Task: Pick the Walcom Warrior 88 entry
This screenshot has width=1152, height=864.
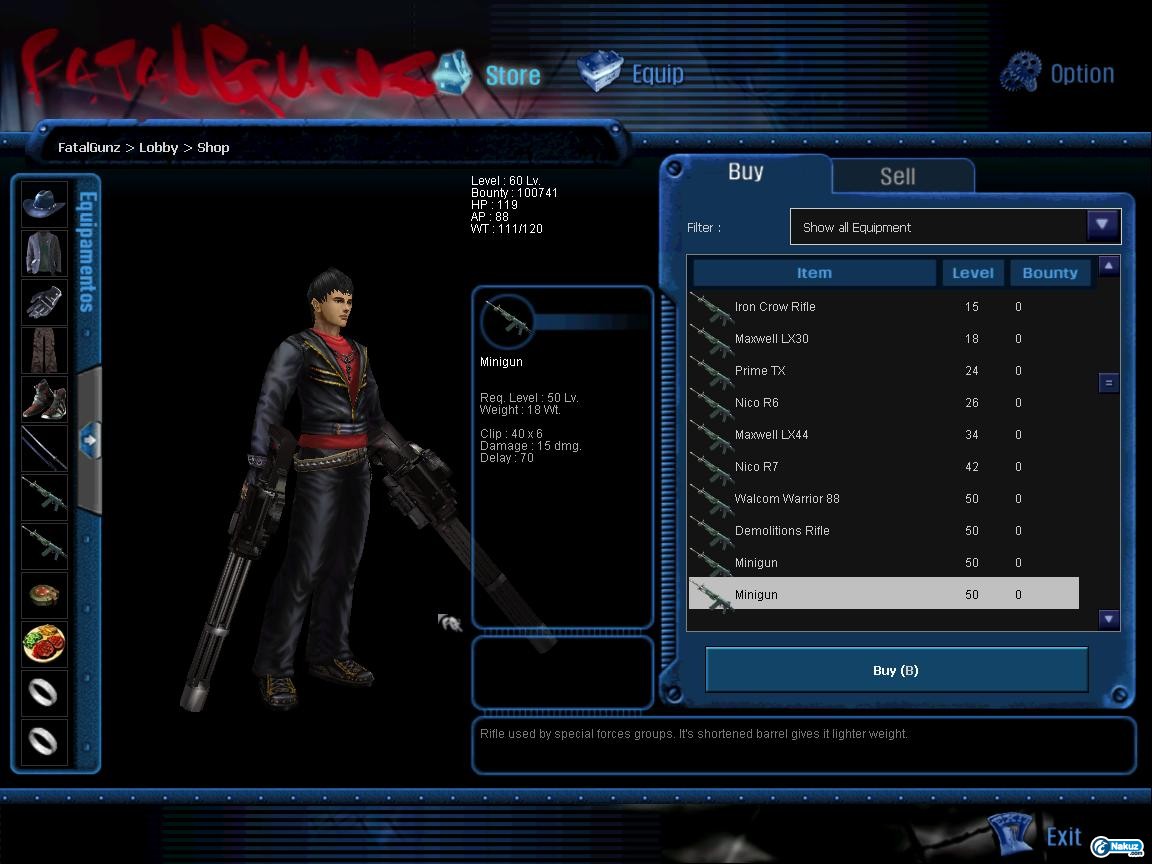Action: (x=787, y=499)
